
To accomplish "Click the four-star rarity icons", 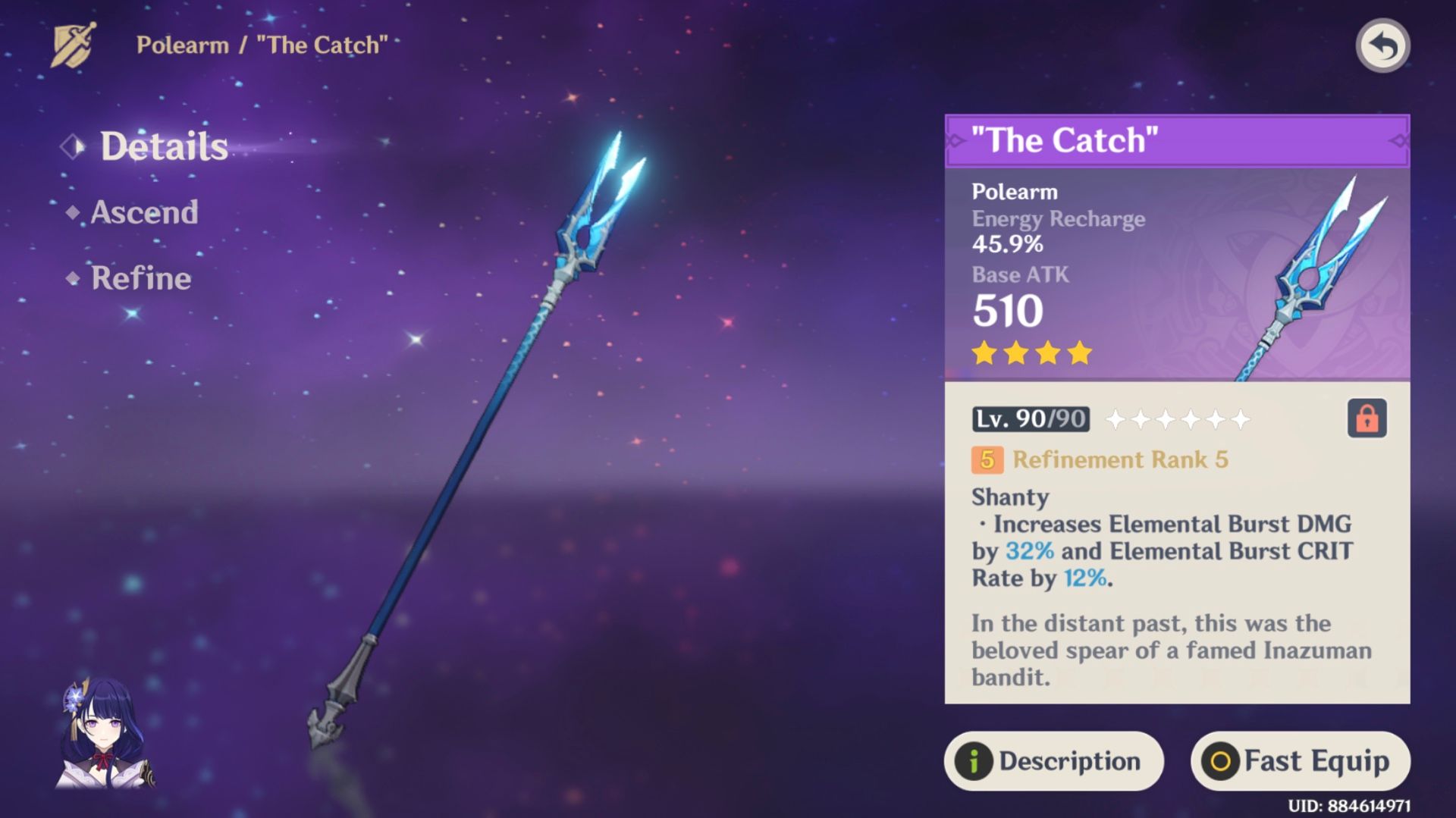I will tap(1031, 353).
